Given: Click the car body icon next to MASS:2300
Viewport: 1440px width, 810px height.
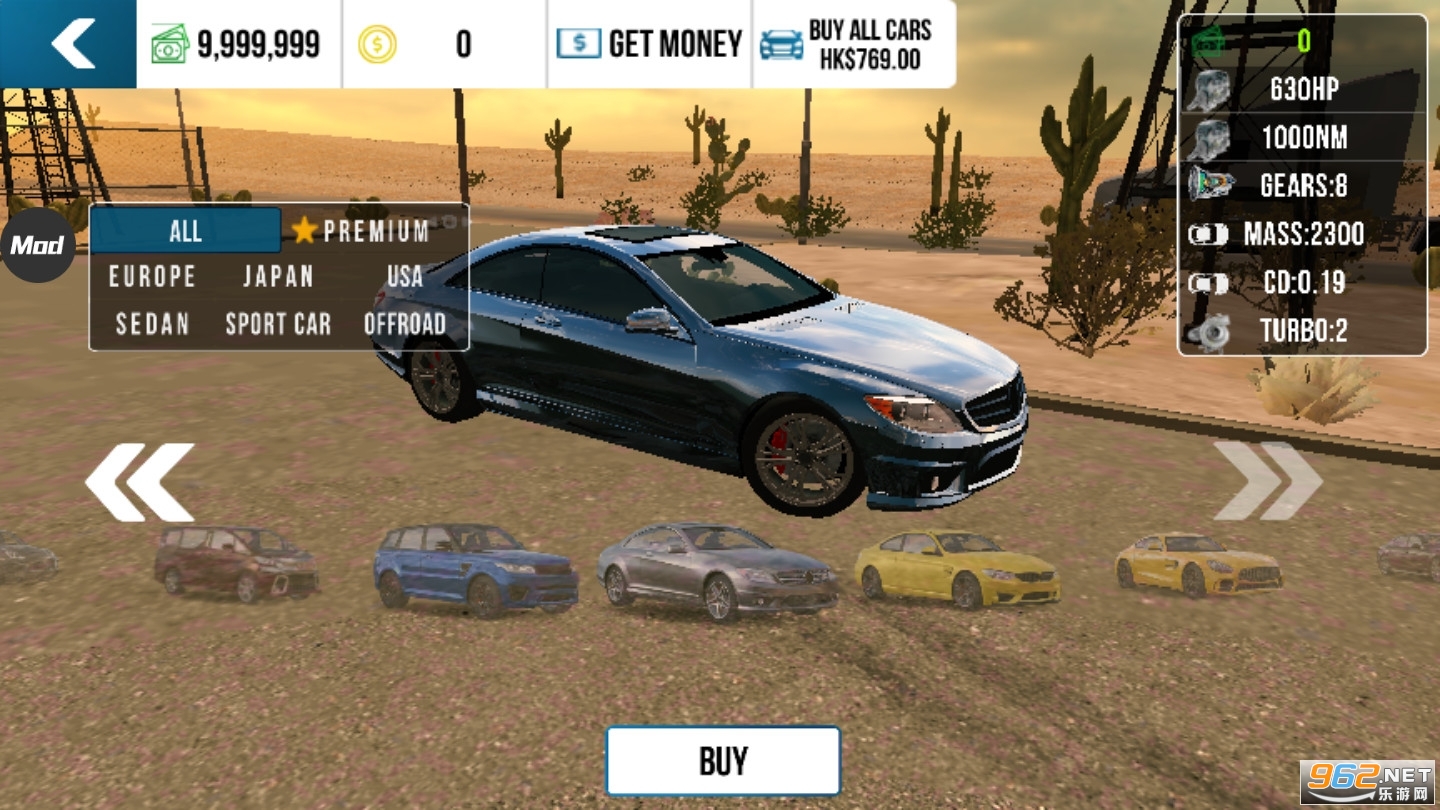Looking at the screenshot, I should click(x=1207, y=232).
